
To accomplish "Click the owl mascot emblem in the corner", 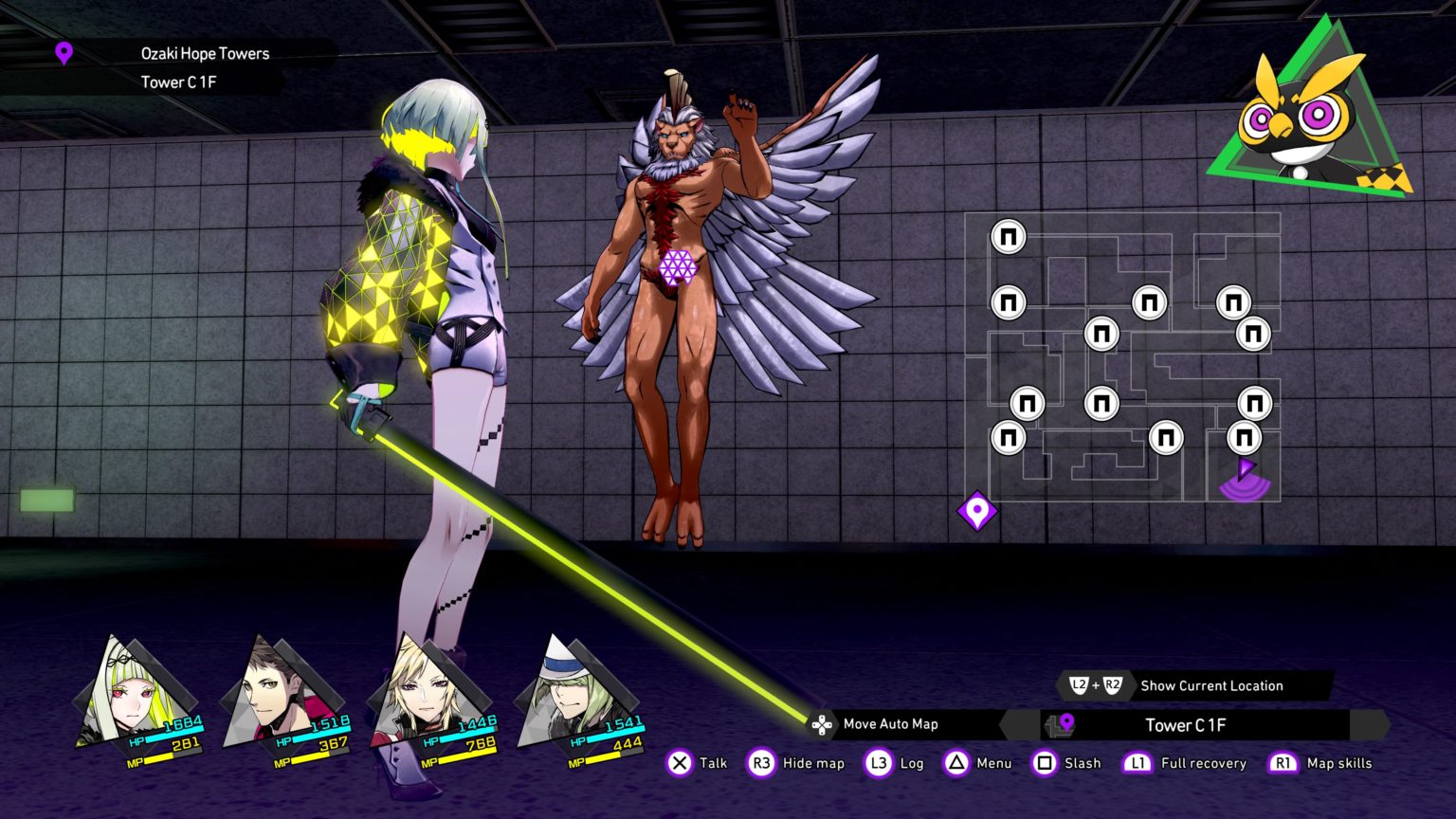I will [1303, 114].
